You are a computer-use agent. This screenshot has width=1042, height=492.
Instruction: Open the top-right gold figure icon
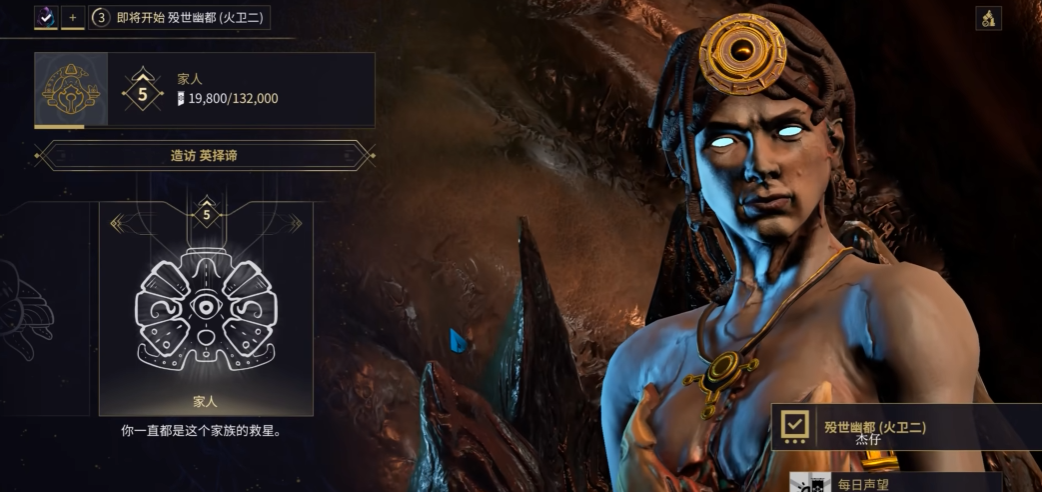(x=988, y=18)
